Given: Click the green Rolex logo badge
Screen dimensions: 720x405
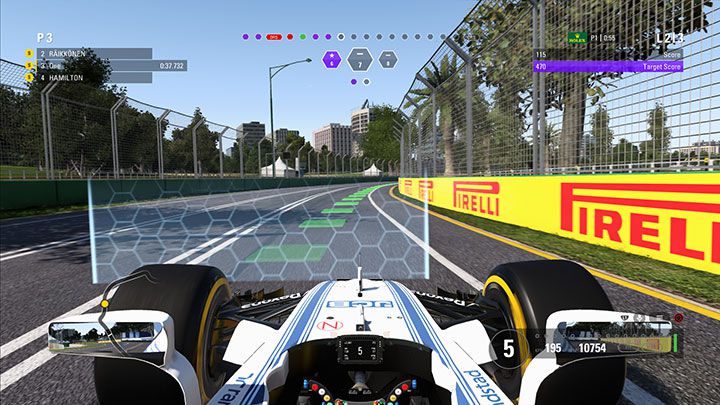Looking at the screenshot, I should pos(575,39).
